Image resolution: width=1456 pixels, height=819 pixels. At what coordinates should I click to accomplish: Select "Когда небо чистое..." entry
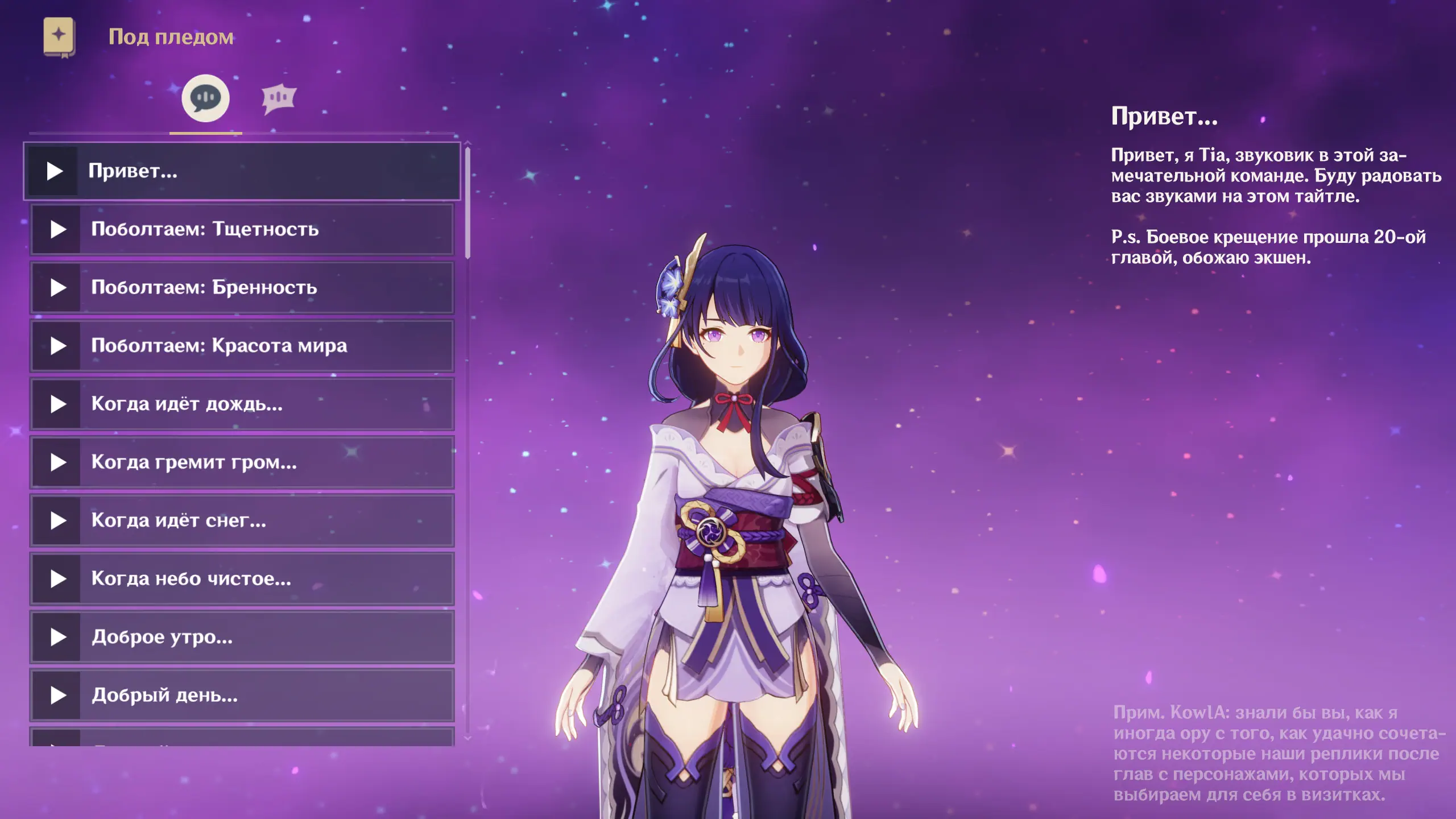pos(242,579)
